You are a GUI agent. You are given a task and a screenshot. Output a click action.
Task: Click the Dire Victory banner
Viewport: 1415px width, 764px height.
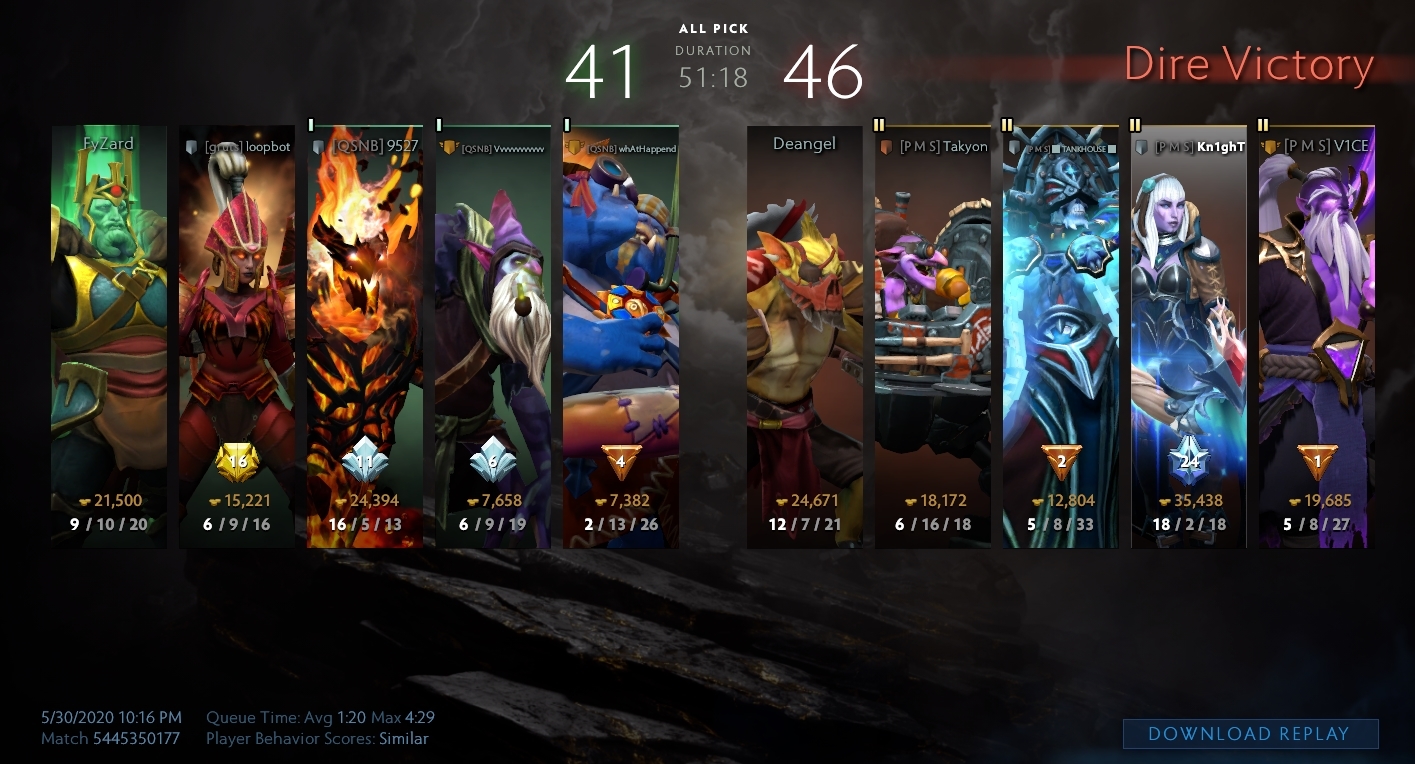[1249, 64]
